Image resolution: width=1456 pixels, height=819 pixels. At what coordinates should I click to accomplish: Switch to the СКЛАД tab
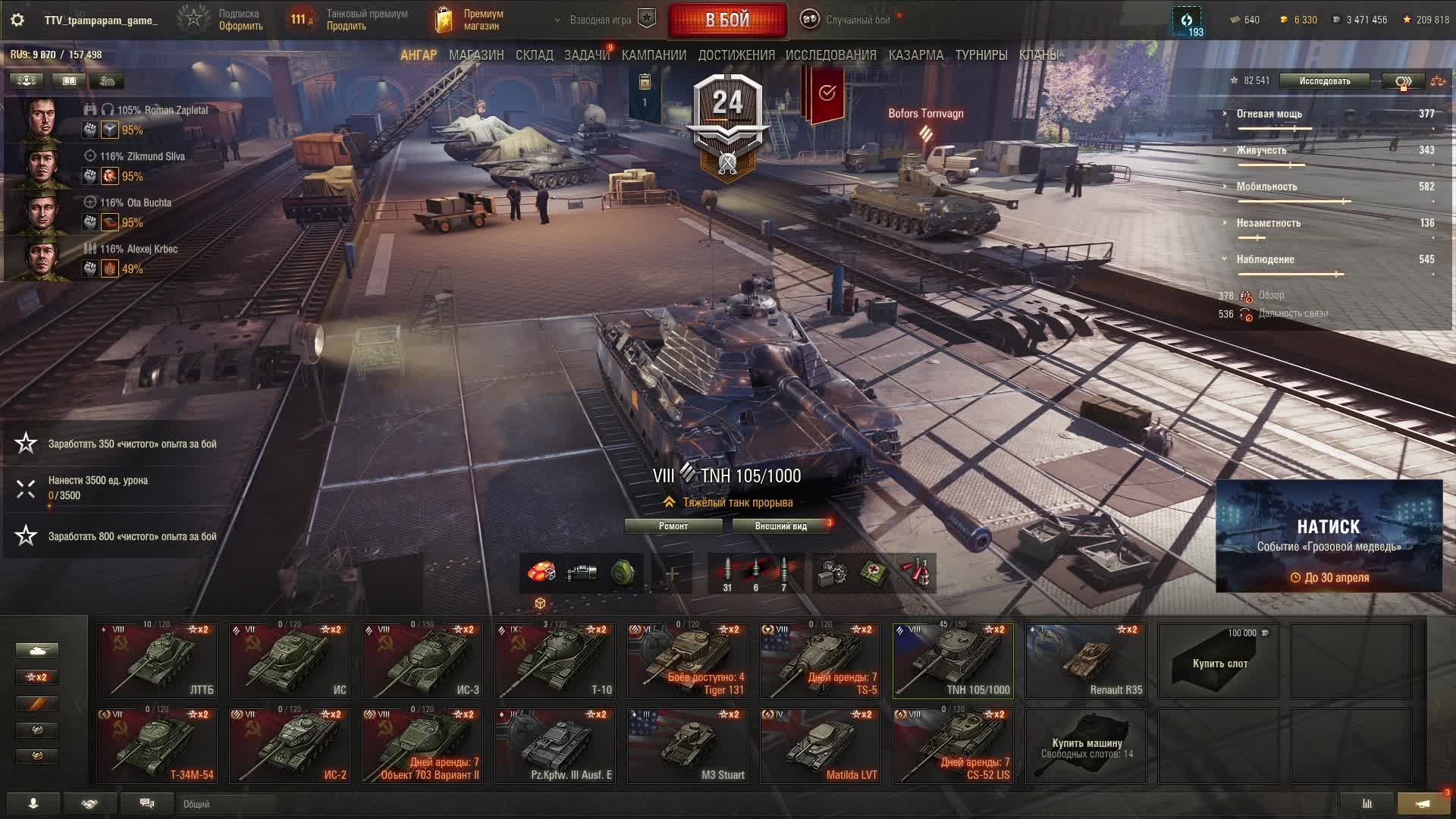pos(534,55)
